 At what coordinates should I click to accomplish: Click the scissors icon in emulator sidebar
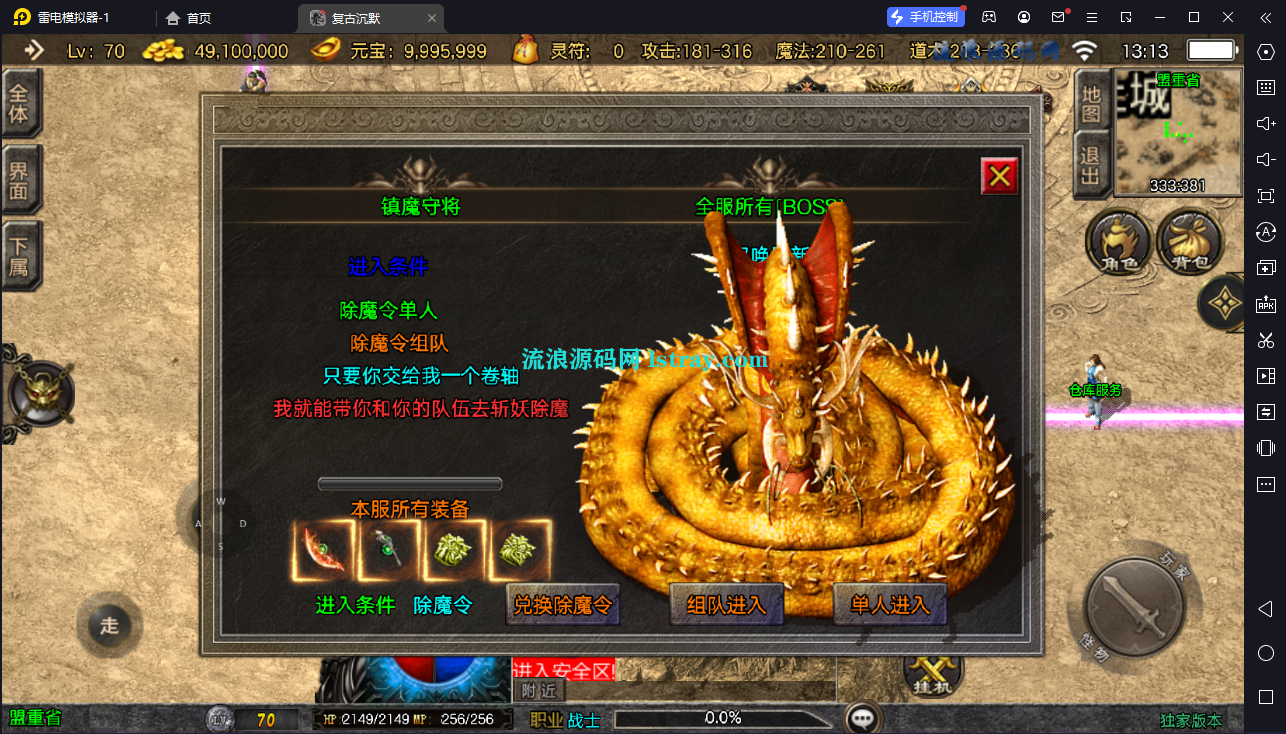pyautogui.click(x=1265, y=338)
